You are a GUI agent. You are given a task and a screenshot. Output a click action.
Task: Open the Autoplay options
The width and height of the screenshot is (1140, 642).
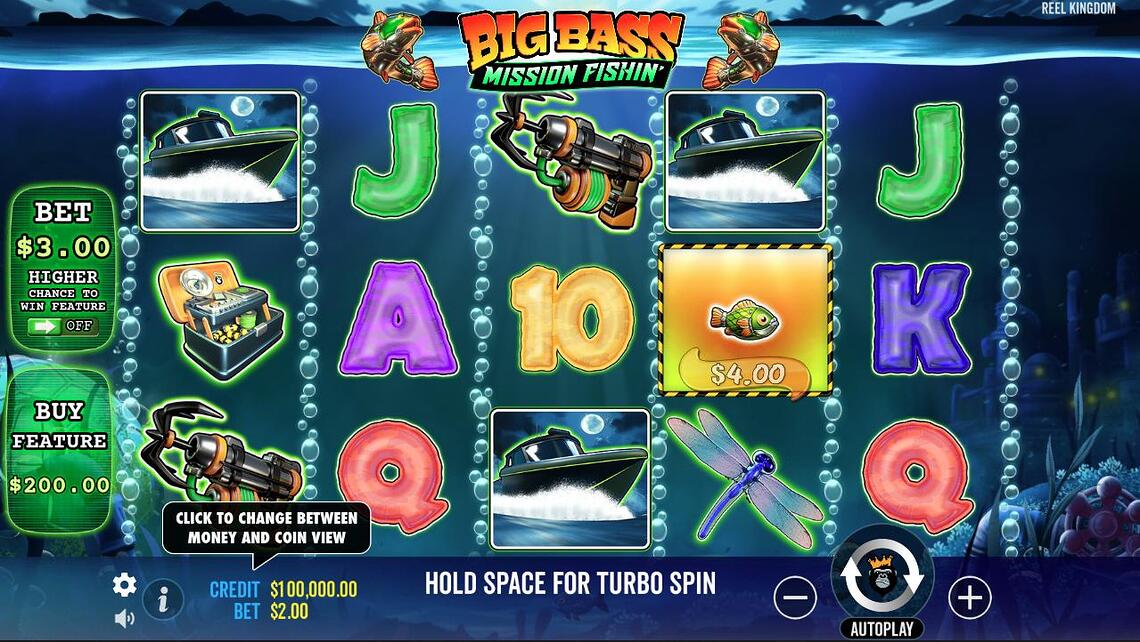click(x=881, y=629)
